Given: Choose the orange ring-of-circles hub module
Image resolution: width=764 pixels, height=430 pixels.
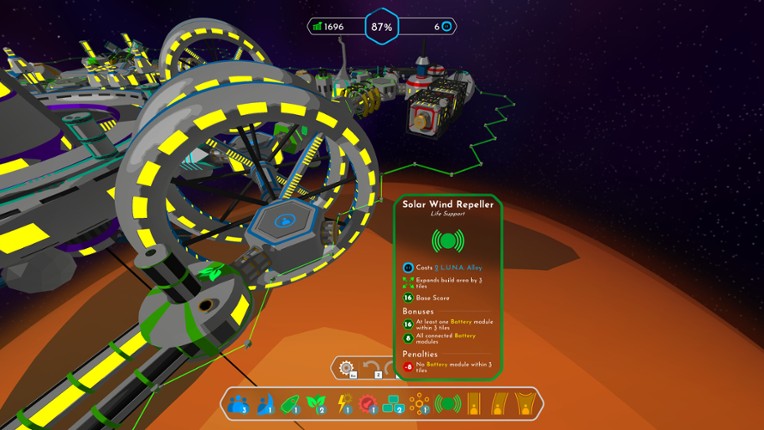Looking at the screenshot, I should (x=419, y=404).
